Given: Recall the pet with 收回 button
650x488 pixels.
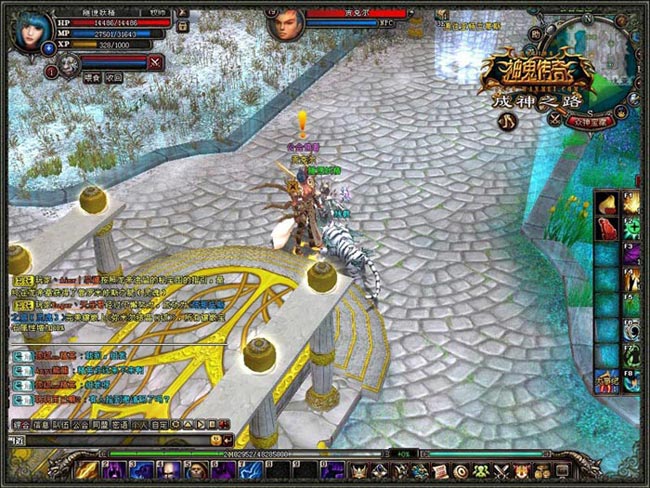Looking at the screenshot, I should click(x=114, y=77).
